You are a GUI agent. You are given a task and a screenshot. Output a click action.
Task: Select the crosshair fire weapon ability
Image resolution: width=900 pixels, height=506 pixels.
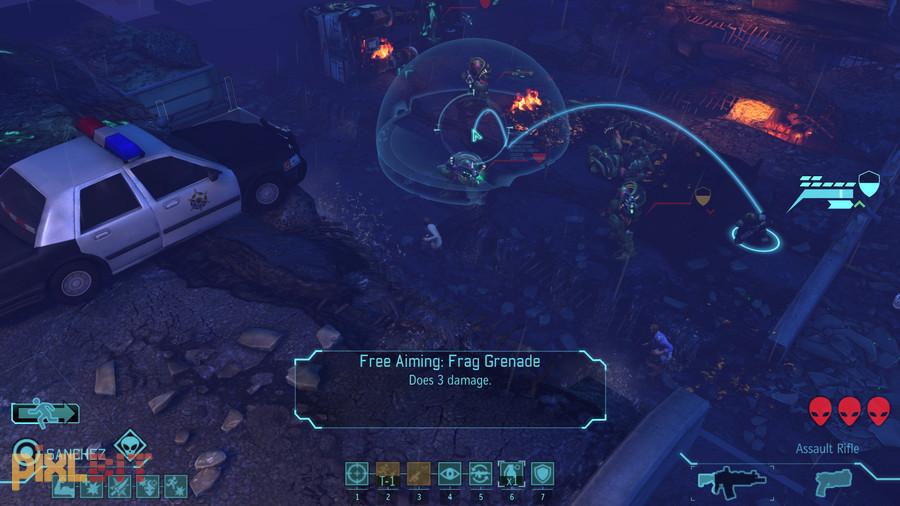pos(356,472)
